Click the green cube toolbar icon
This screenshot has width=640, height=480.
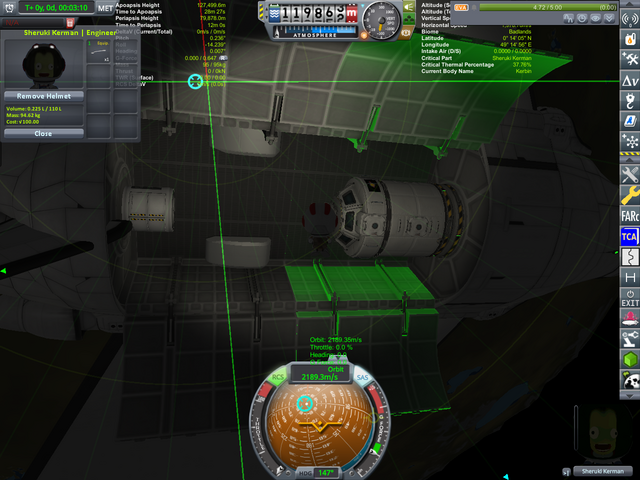[x=630, y=359]
